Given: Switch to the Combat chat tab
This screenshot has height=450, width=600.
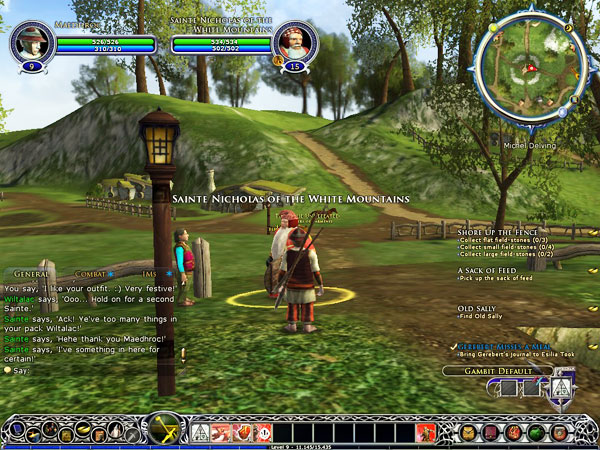Looking at the screenshot, I should pos(87,272).
